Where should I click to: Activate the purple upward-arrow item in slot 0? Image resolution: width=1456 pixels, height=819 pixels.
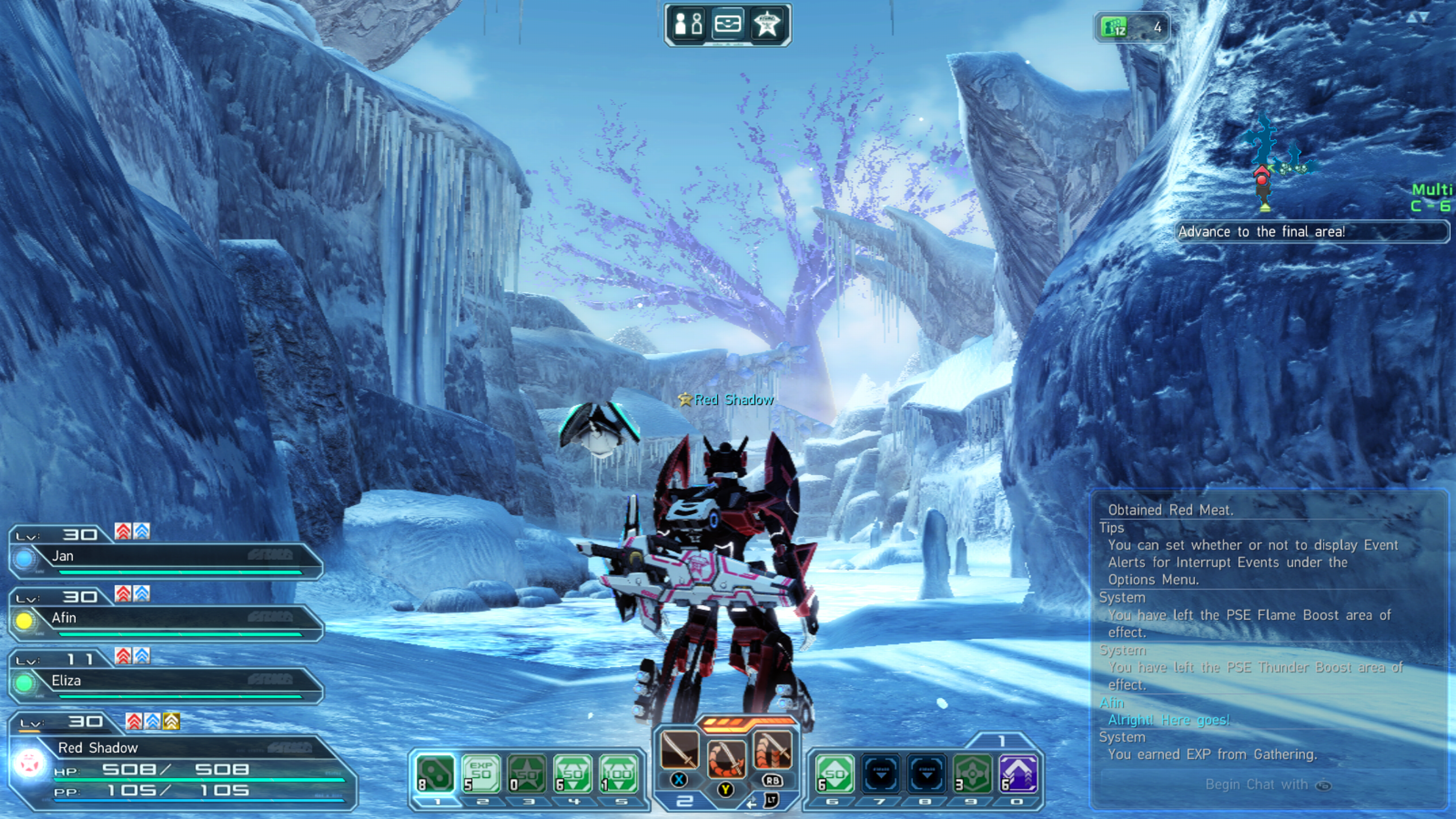[1018, 774]
